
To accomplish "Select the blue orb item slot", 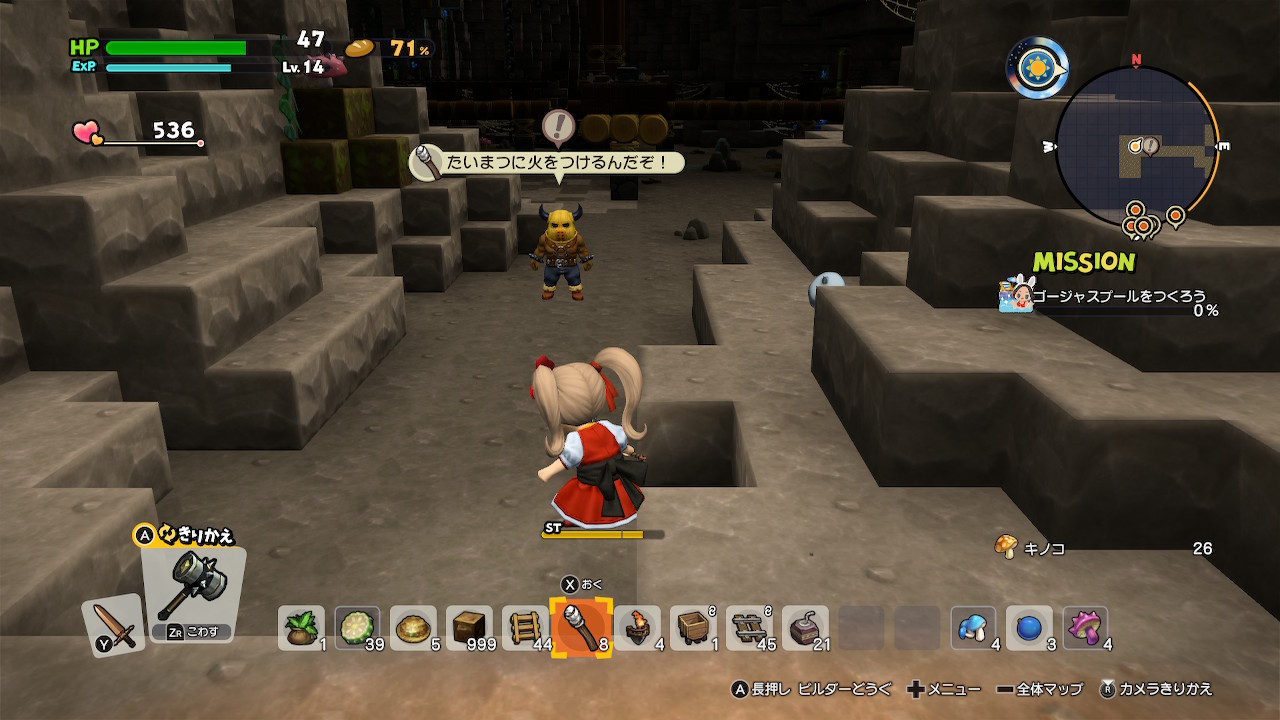I will tap(1029, 628).
